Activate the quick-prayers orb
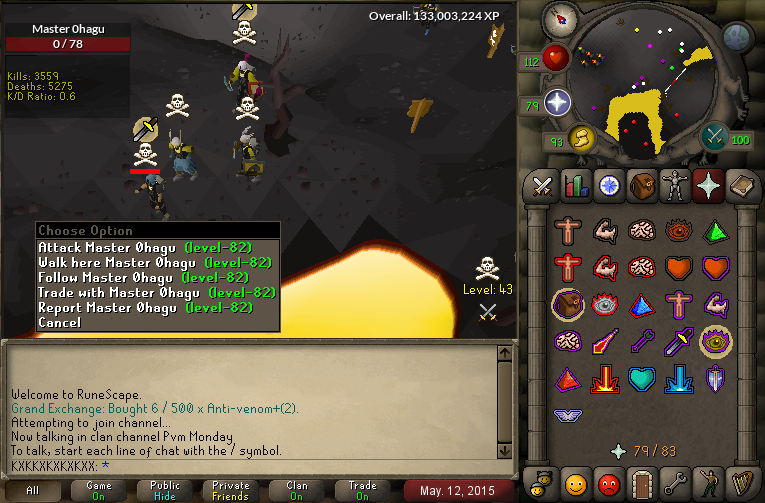This screenshot has height=503, width=765. click(557, 102)
